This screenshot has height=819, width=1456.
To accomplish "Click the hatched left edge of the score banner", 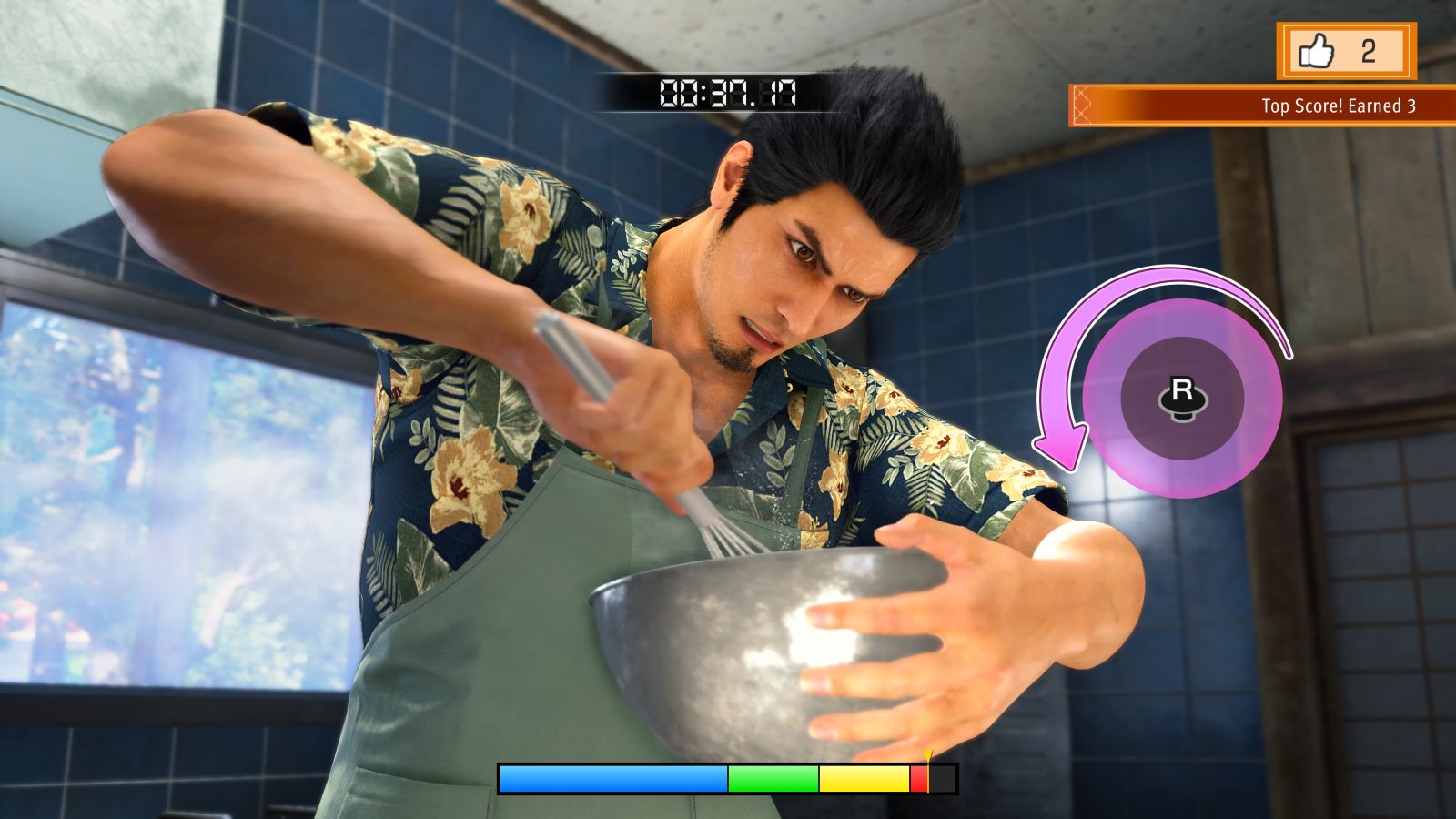I will coord(1081,104).
